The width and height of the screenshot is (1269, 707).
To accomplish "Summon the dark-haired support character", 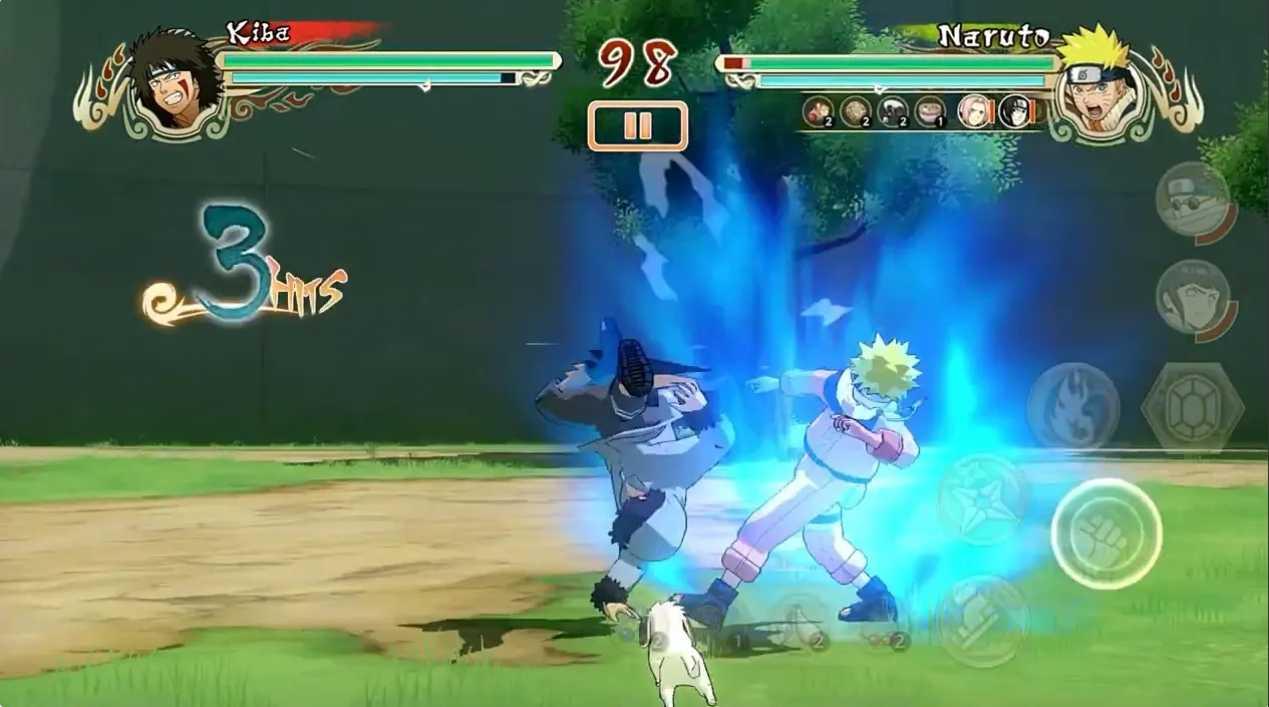I will (1193, 299).
